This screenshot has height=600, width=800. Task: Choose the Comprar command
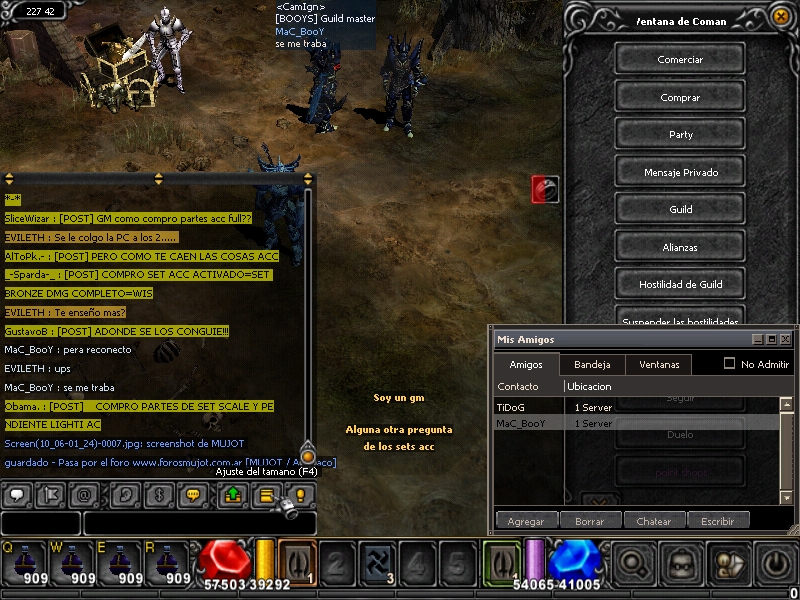click(680, 97)
